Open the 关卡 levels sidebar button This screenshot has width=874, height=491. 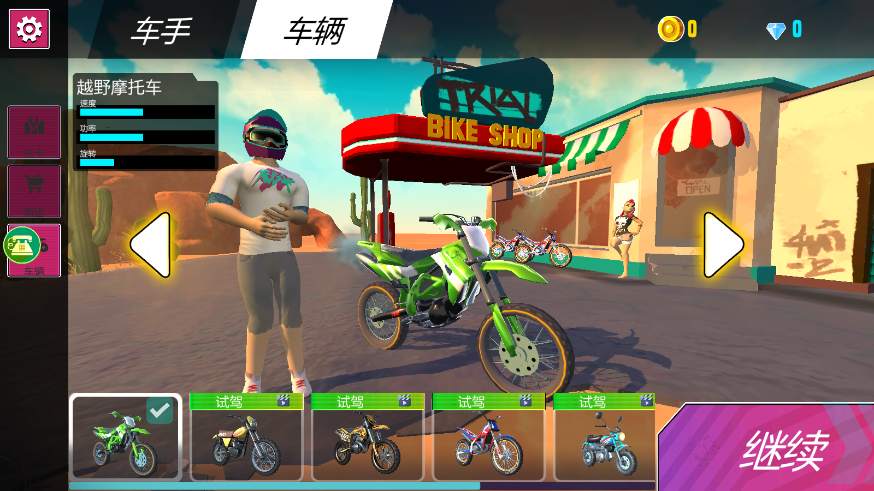[34, 132]
